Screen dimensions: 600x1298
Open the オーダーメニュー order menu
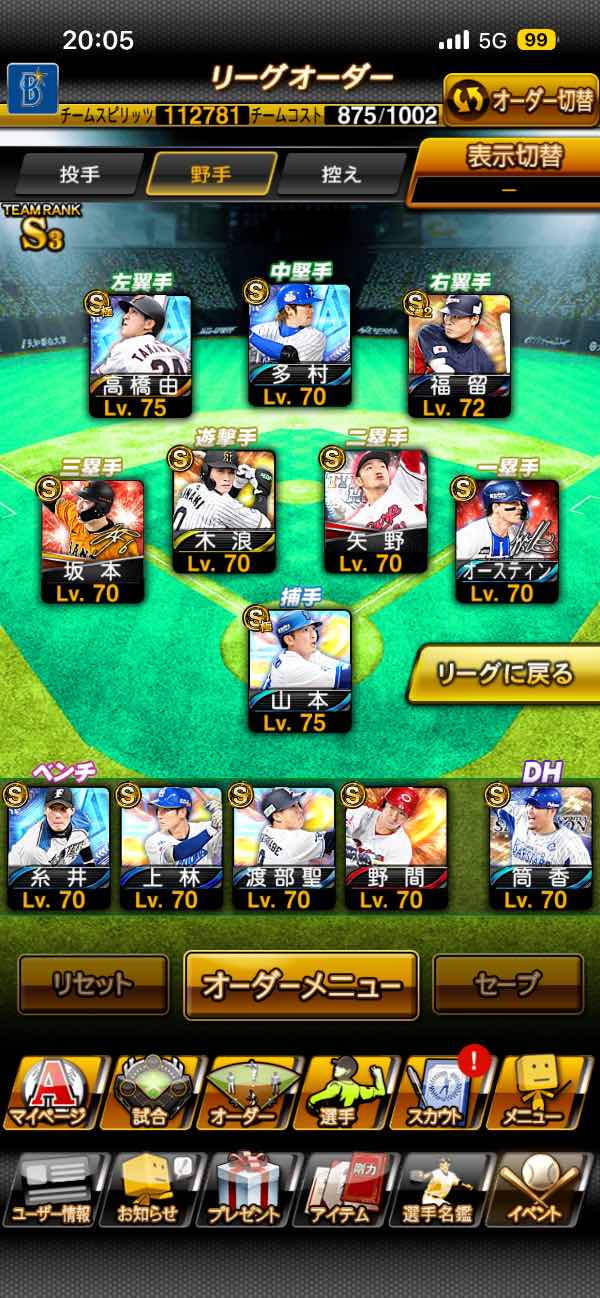point(301,985)
